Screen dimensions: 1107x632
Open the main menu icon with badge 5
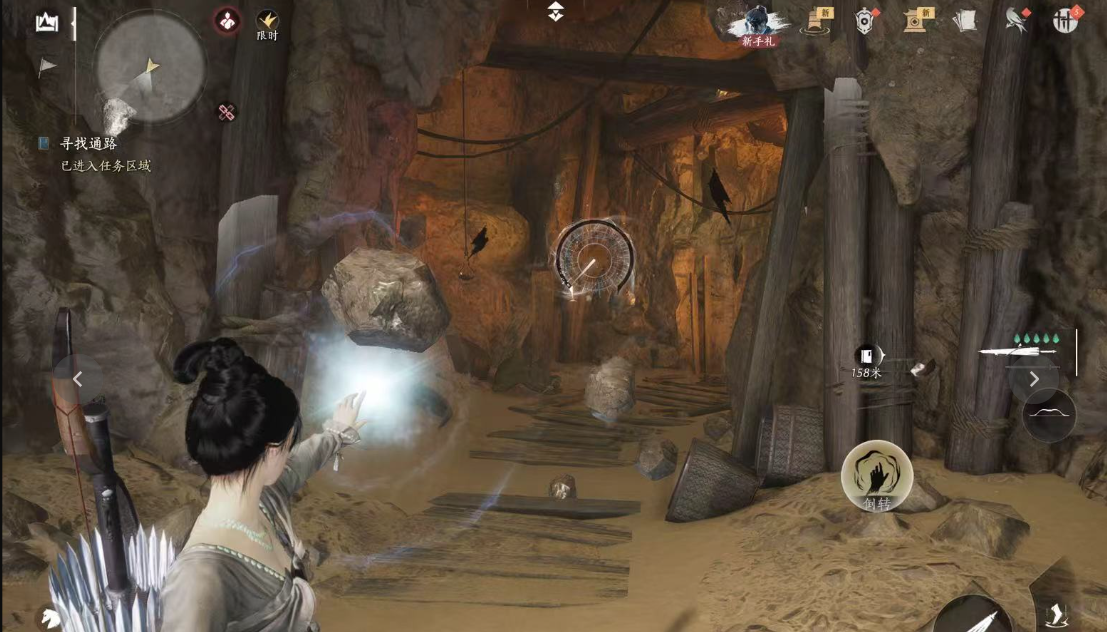[x=1067, y=20]
